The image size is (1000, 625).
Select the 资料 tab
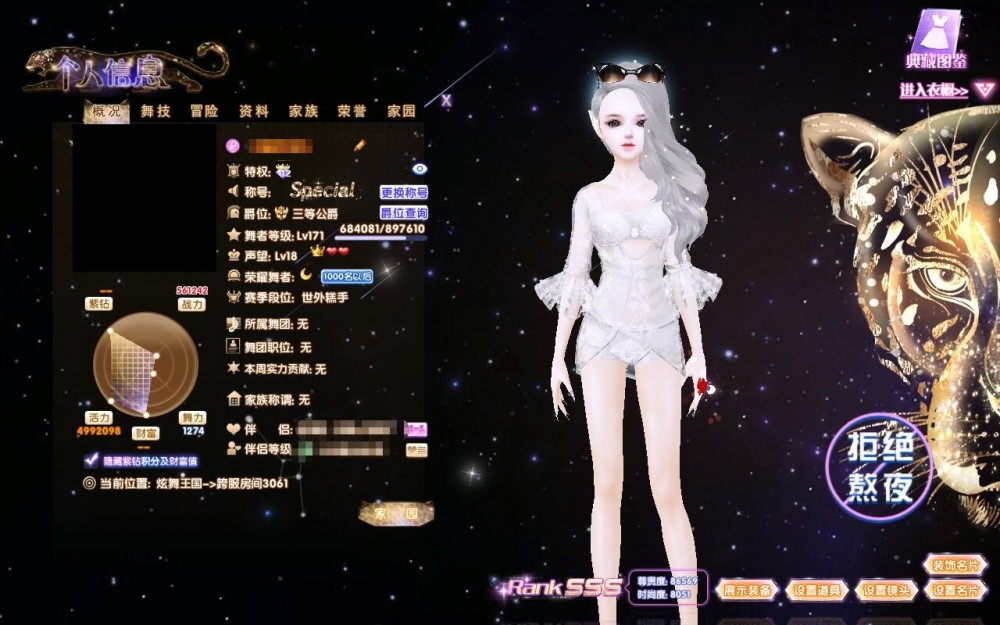point(254,111)
